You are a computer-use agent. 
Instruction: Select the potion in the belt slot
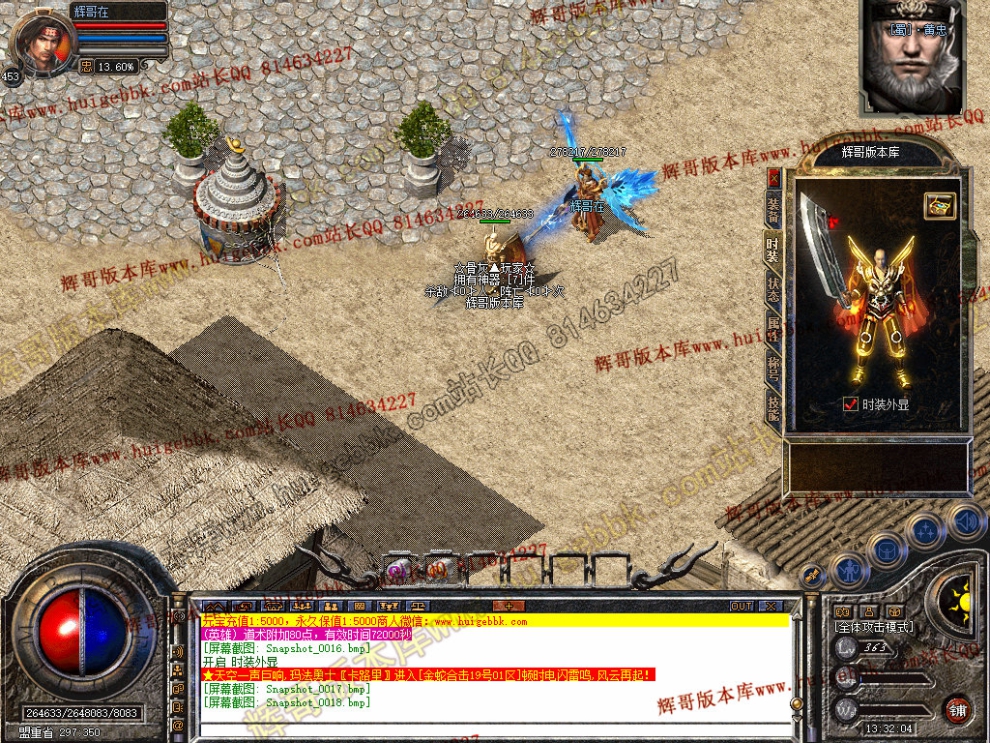(x=397, y=571)
